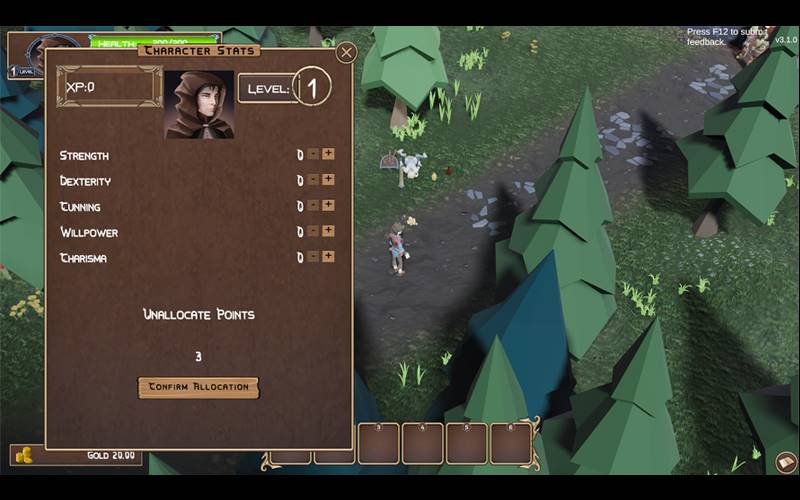
Task: Close the Character Stats panel
Action: click(346, 53)
